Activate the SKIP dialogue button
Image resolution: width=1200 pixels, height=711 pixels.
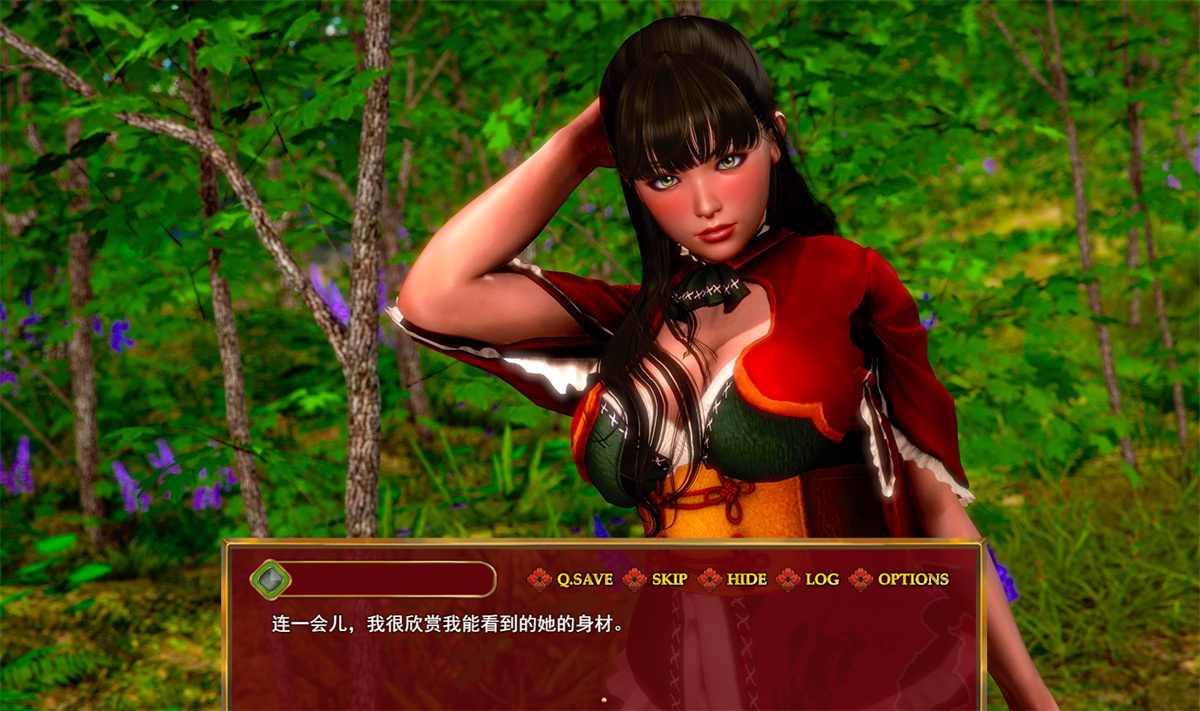point(669,579)
